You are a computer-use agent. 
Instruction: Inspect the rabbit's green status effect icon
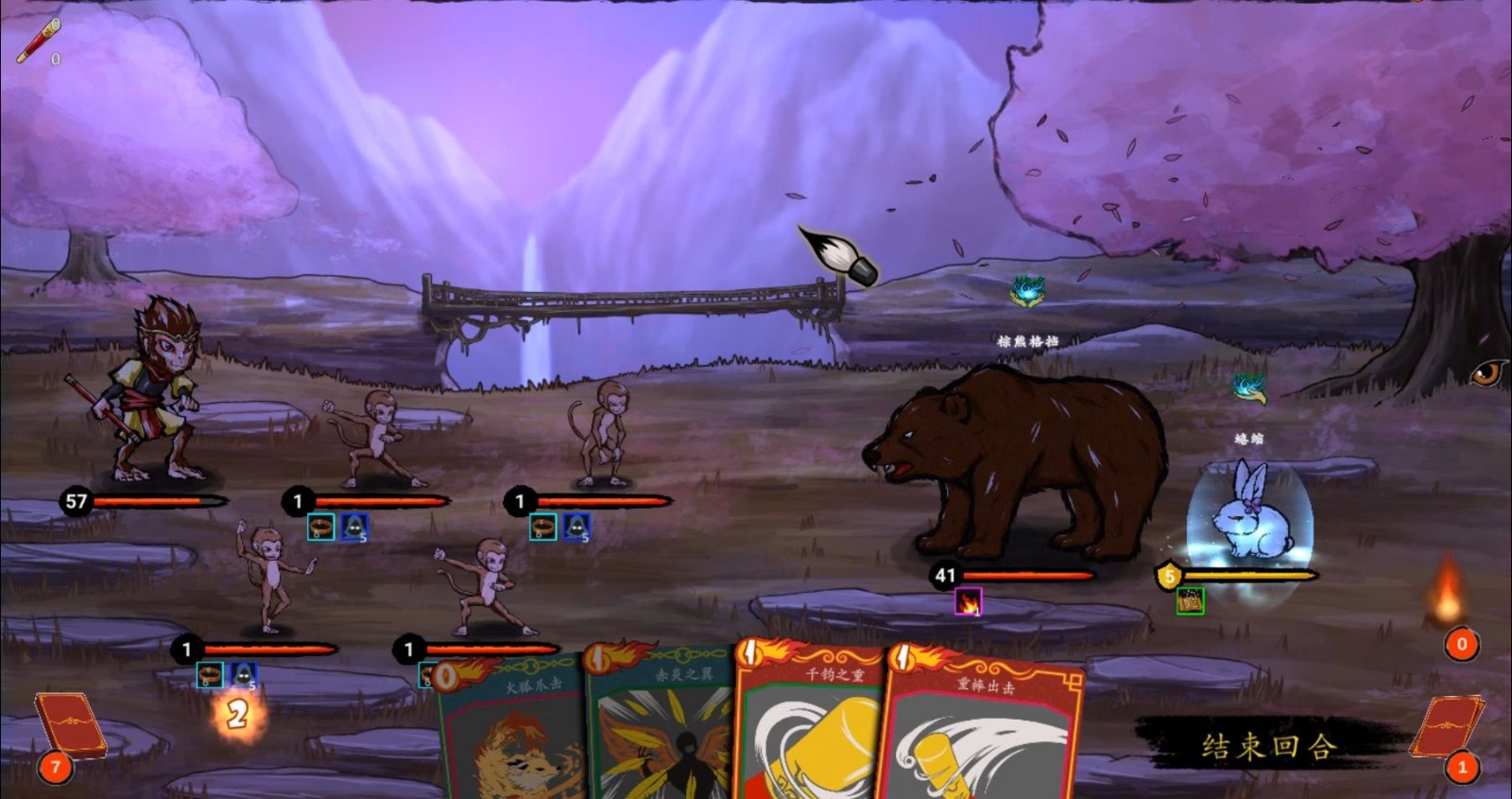tap(1190, 600)
